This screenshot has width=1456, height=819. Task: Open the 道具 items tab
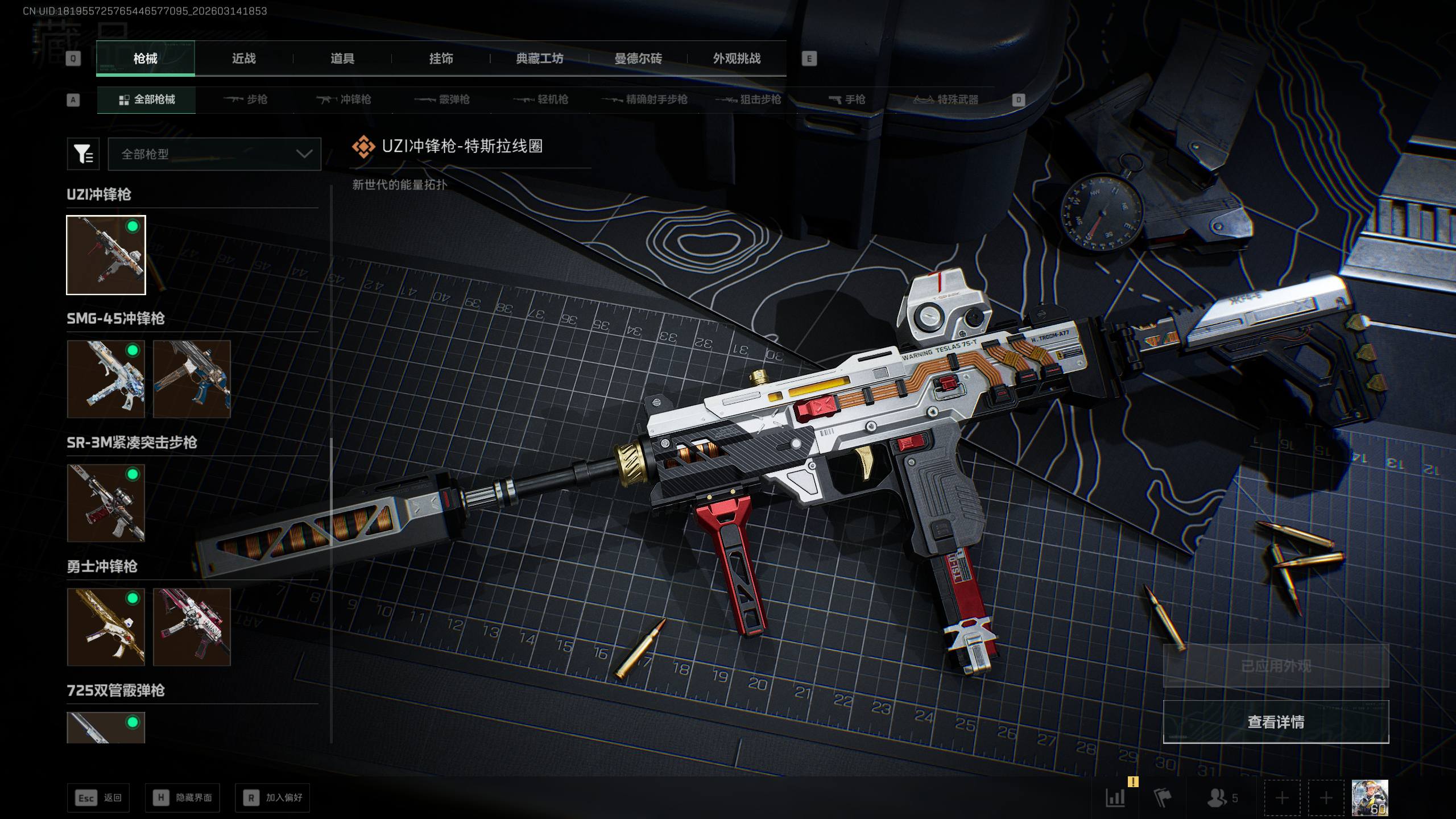point(342,59)
